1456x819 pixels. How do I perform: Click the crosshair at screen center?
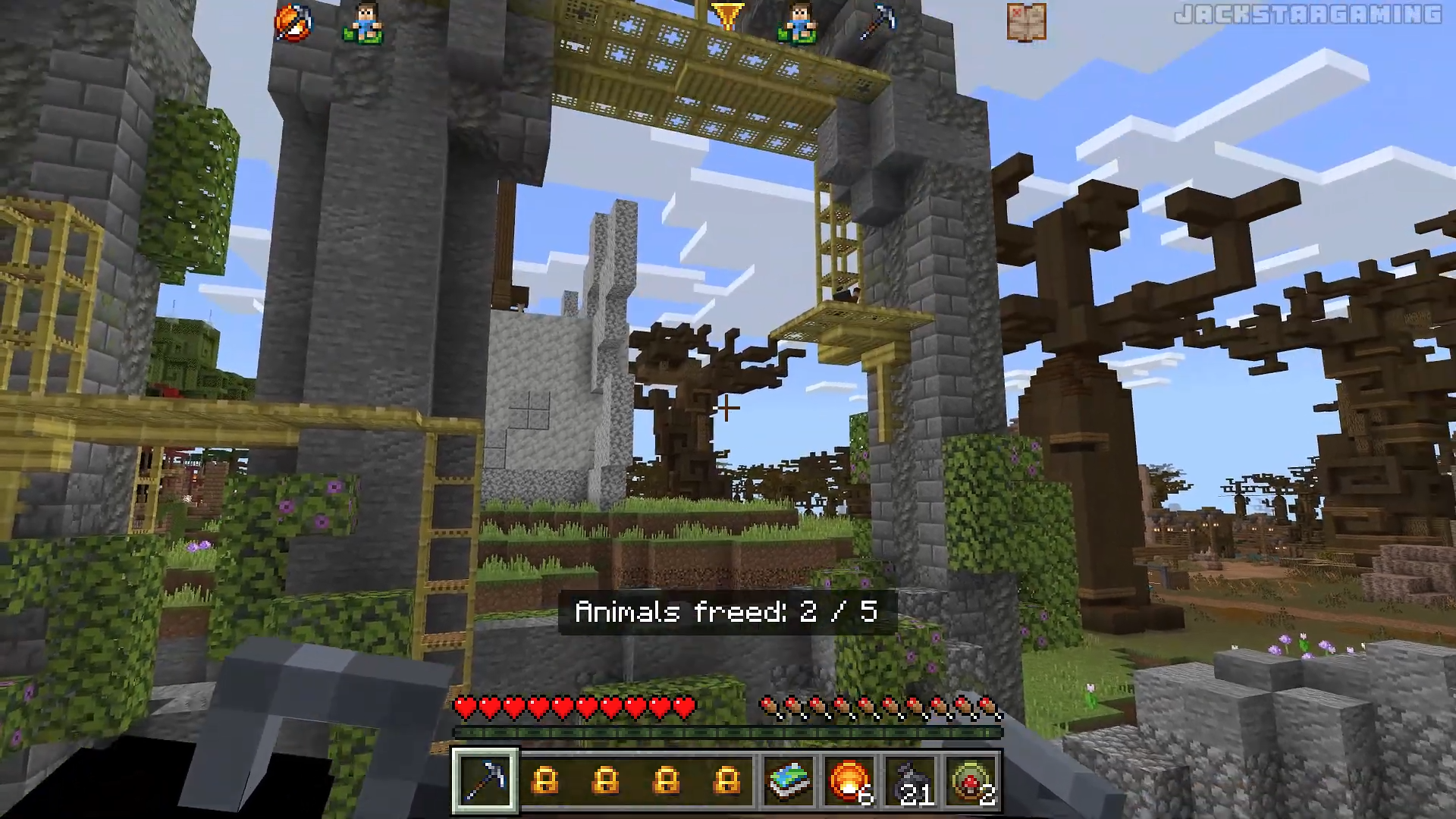(x=728, y=409)
